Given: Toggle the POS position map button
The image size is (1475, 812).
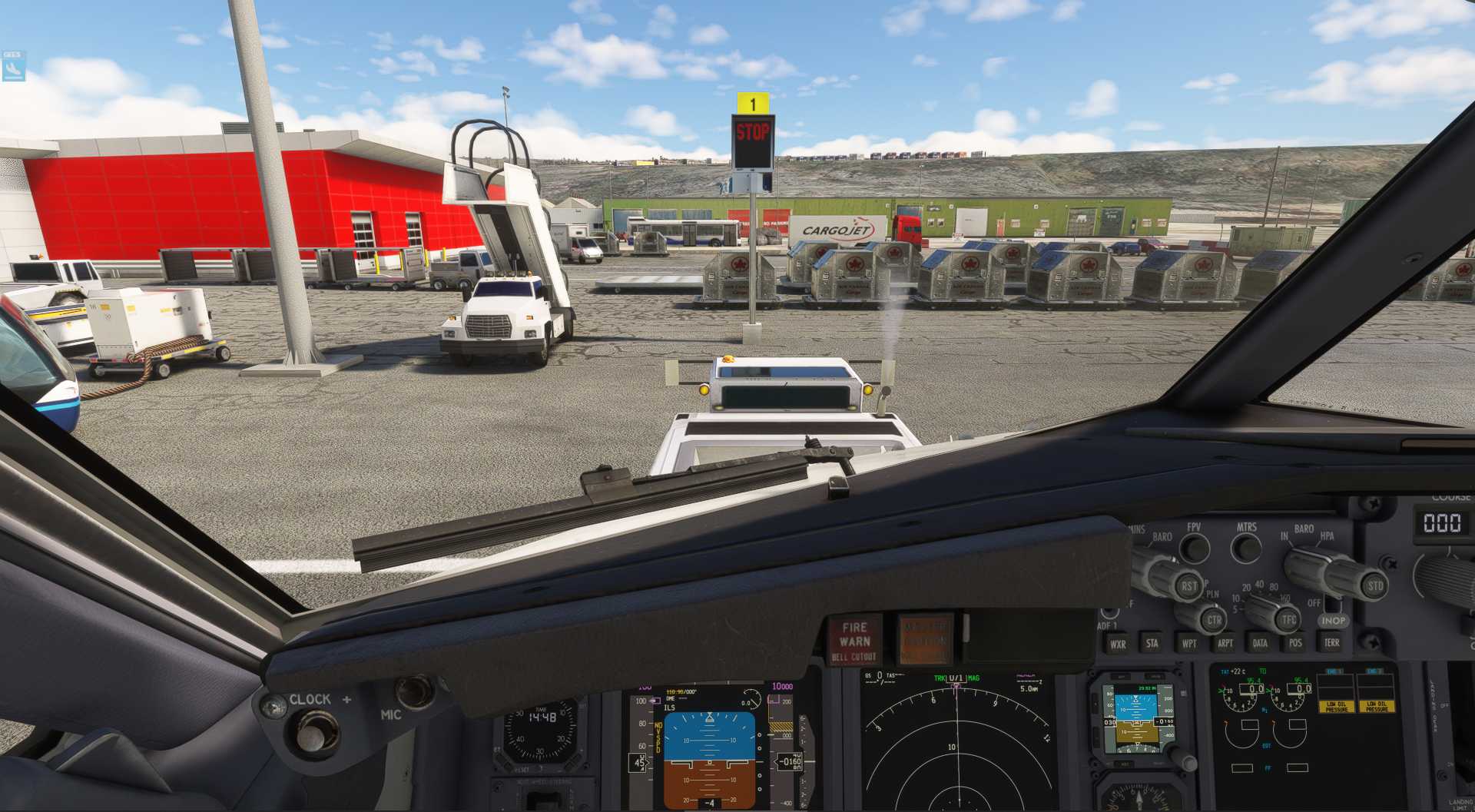Looking at the screenshot, I should pos(1295,644).
